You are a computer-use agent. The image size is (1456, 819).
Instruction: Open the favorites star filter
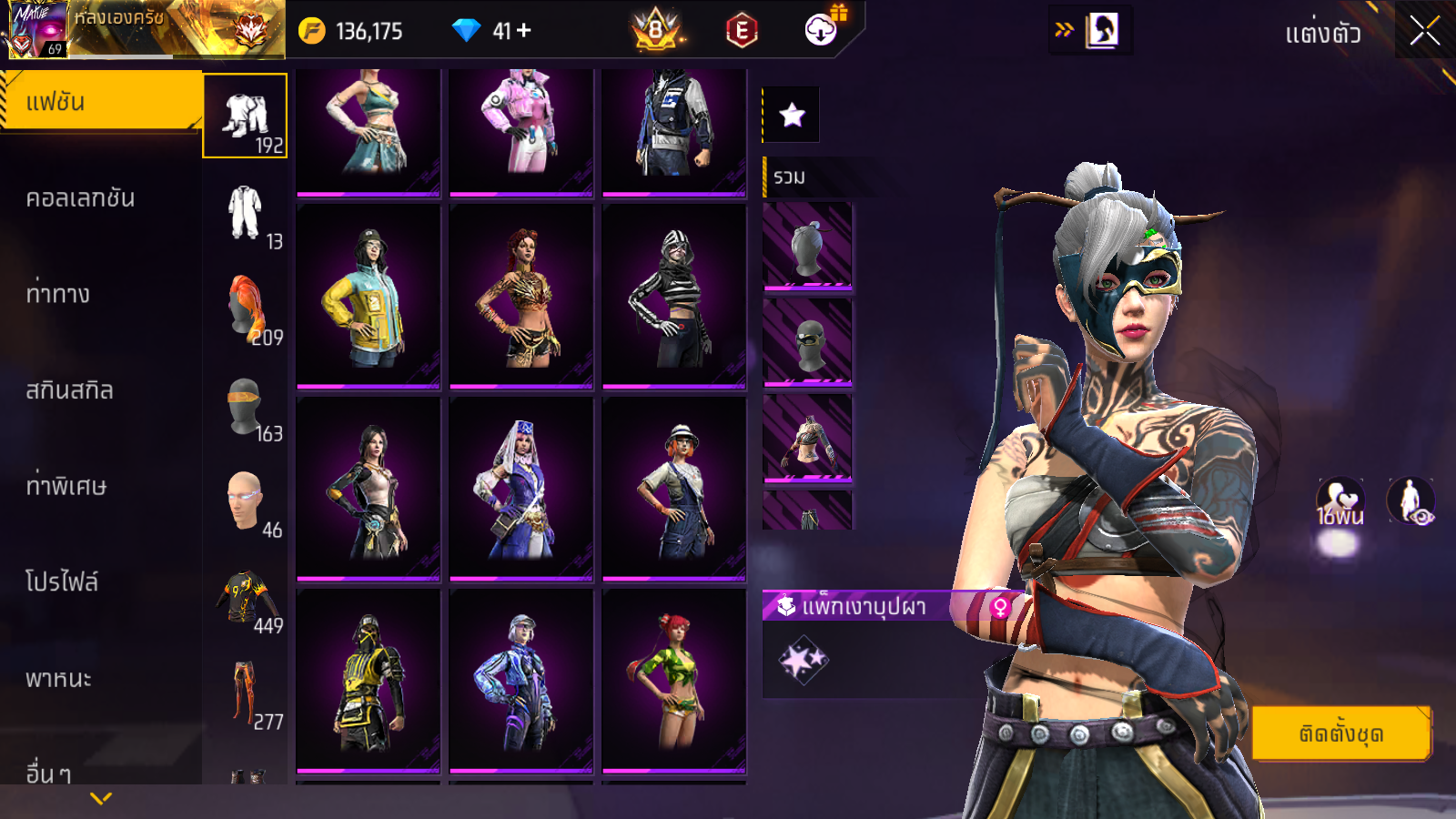pos(792,116)
